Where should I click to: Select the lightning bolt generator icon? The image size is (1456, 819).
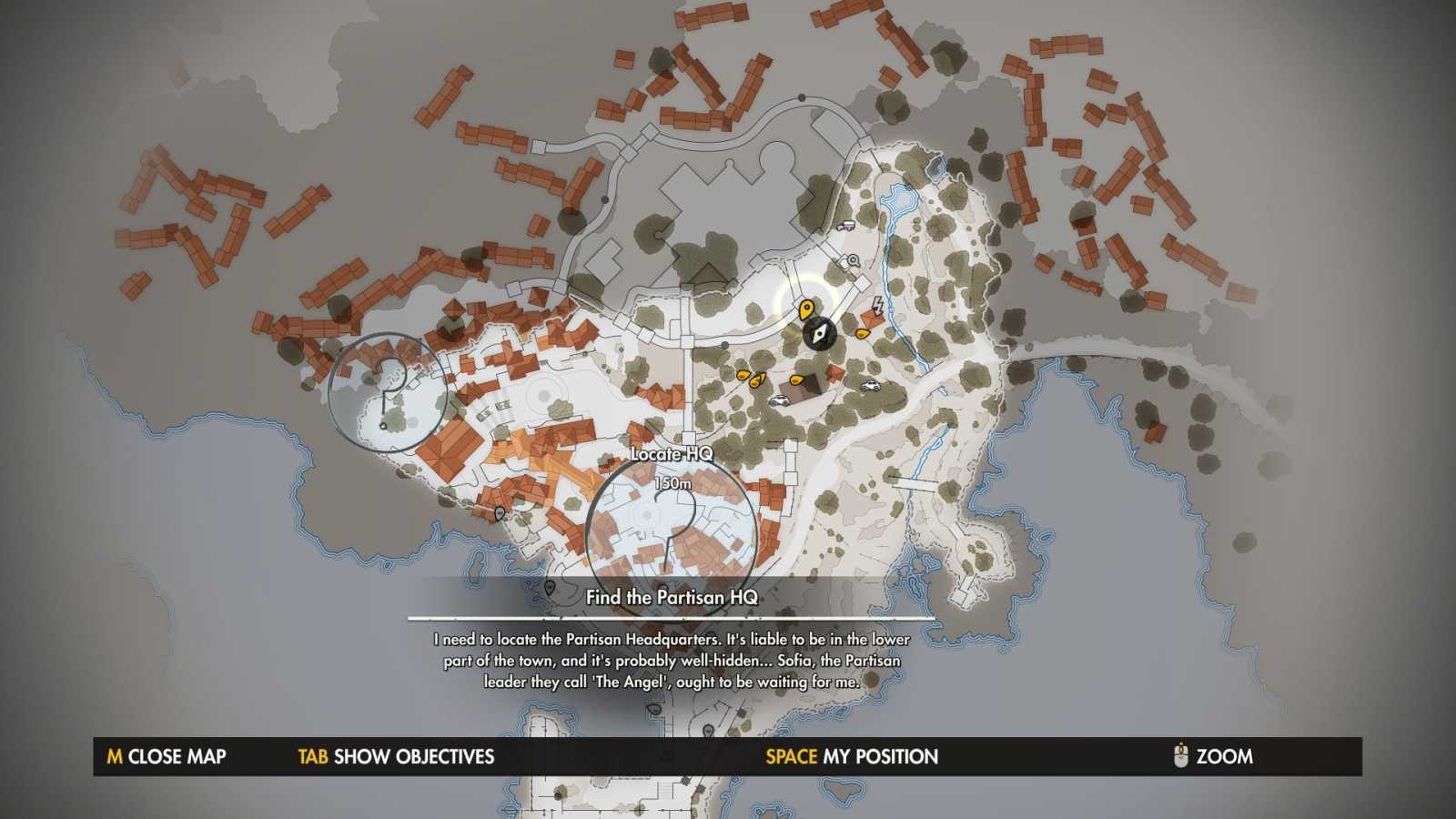[877, 306]
